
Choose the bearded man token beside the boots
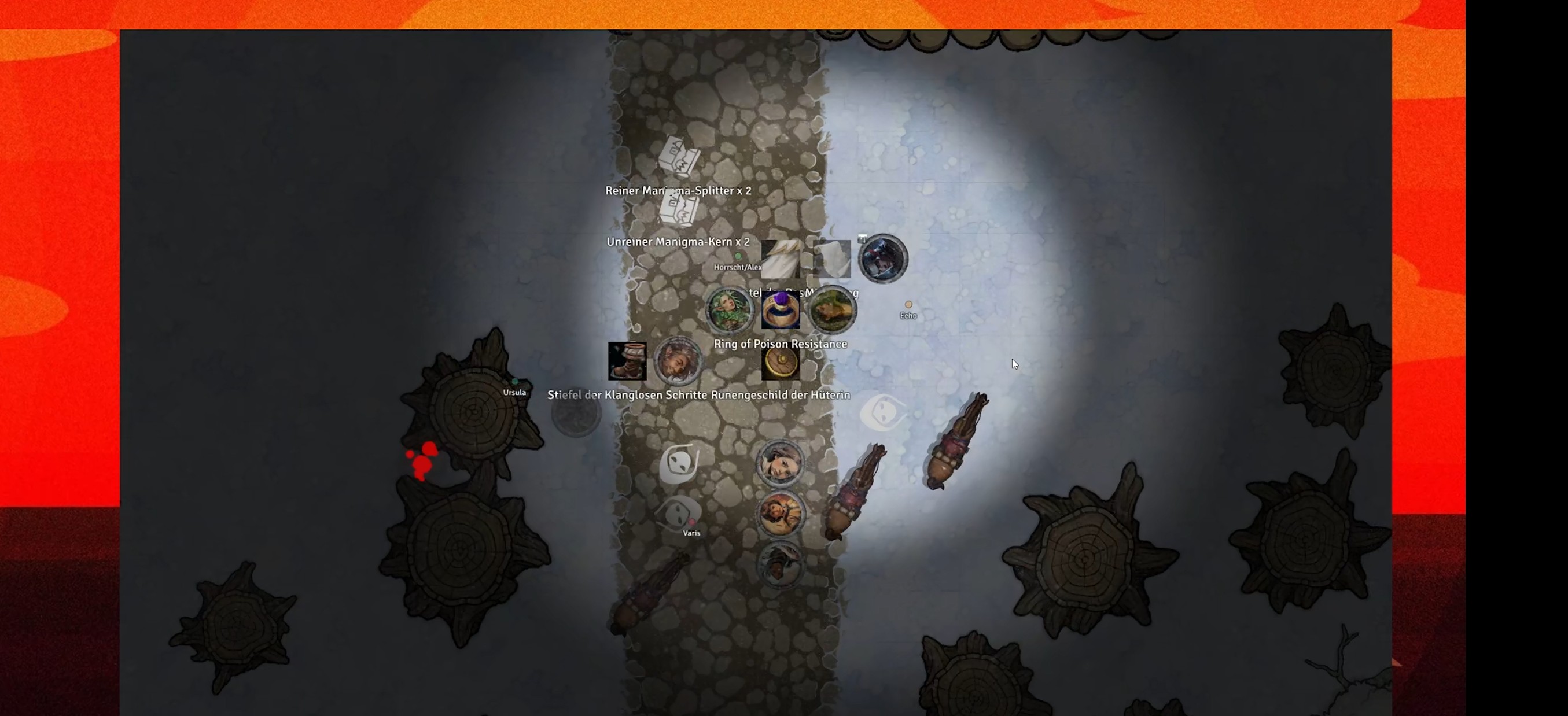678,361
